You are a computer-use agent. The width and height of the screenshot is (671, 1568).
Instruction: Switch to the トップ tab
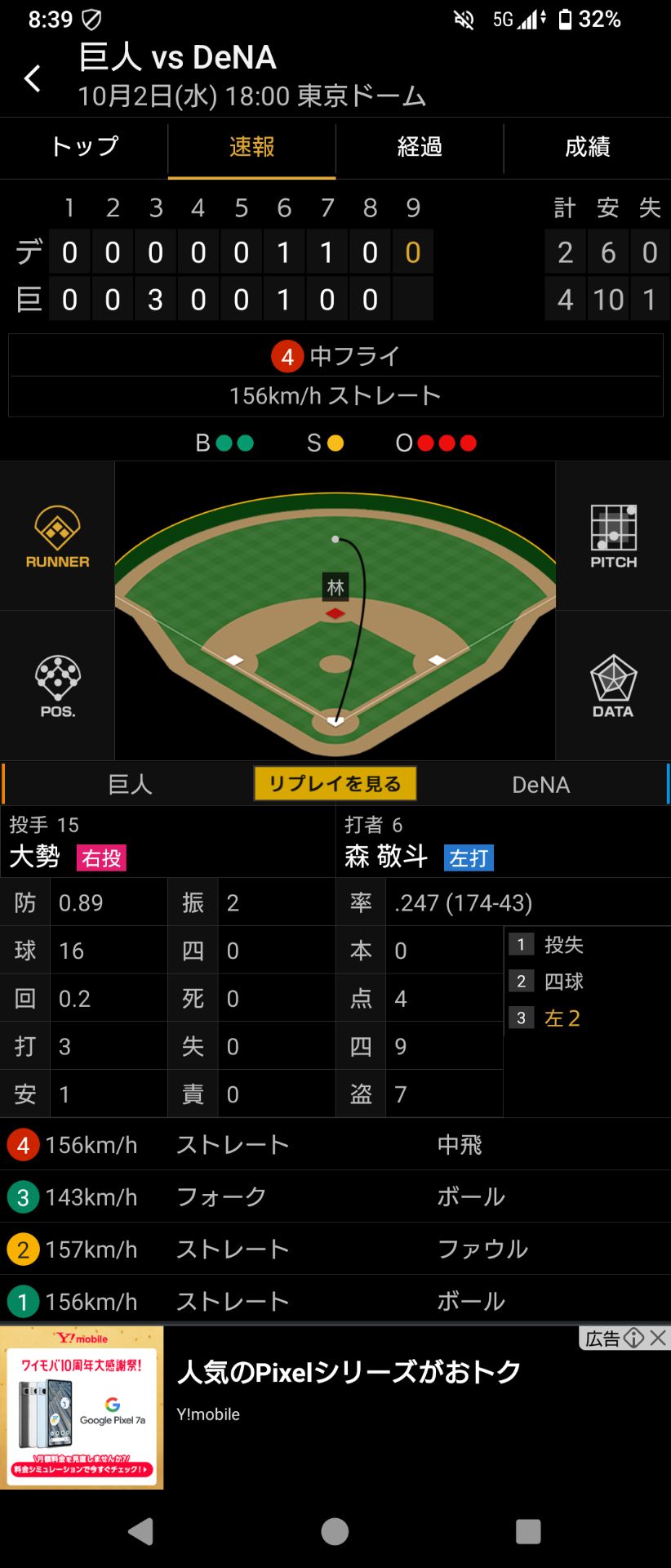[x=84, y=147]
